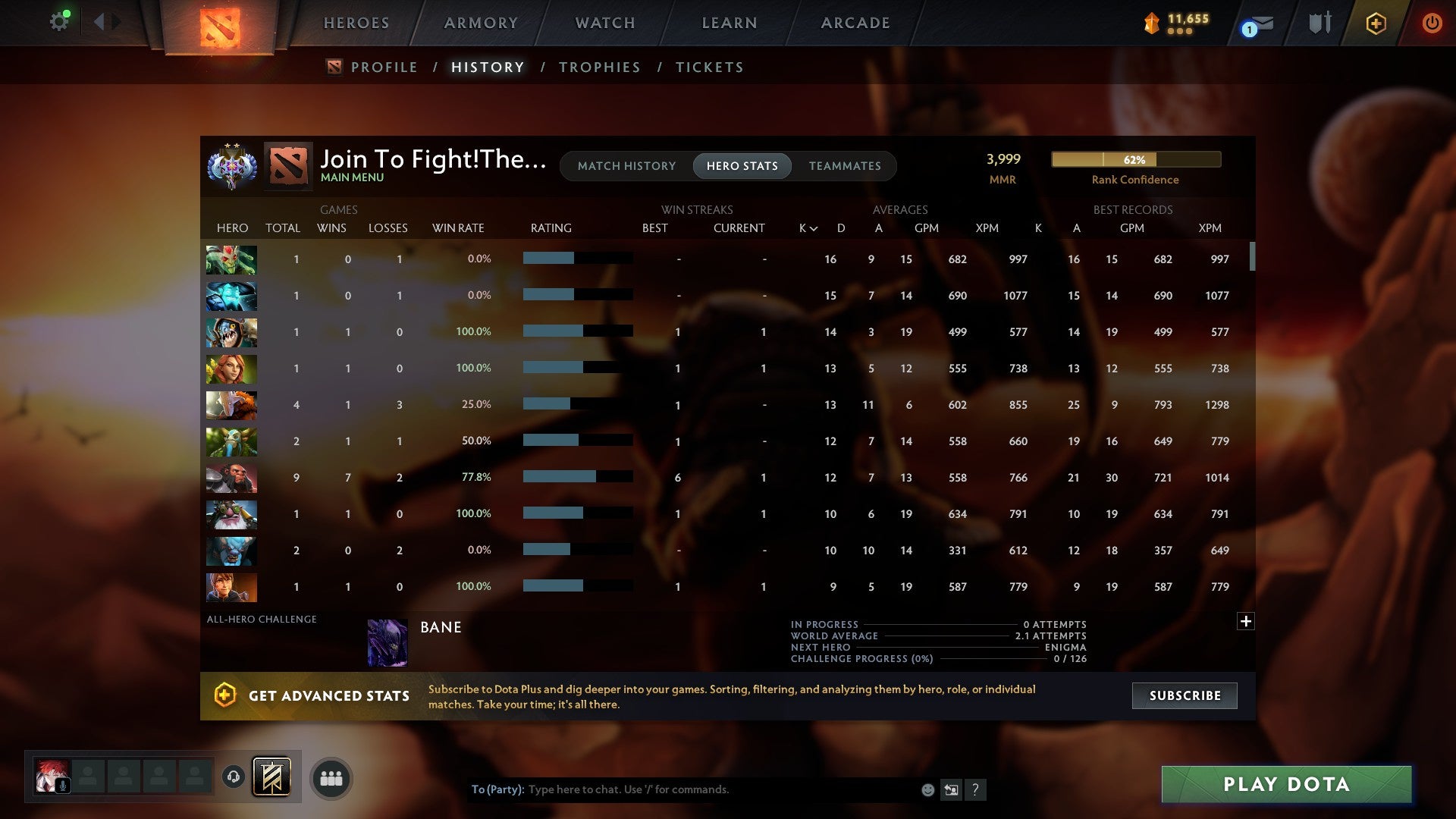Click the shield and sword loadout icon
1456x819 pixels.
point(1319,23)
